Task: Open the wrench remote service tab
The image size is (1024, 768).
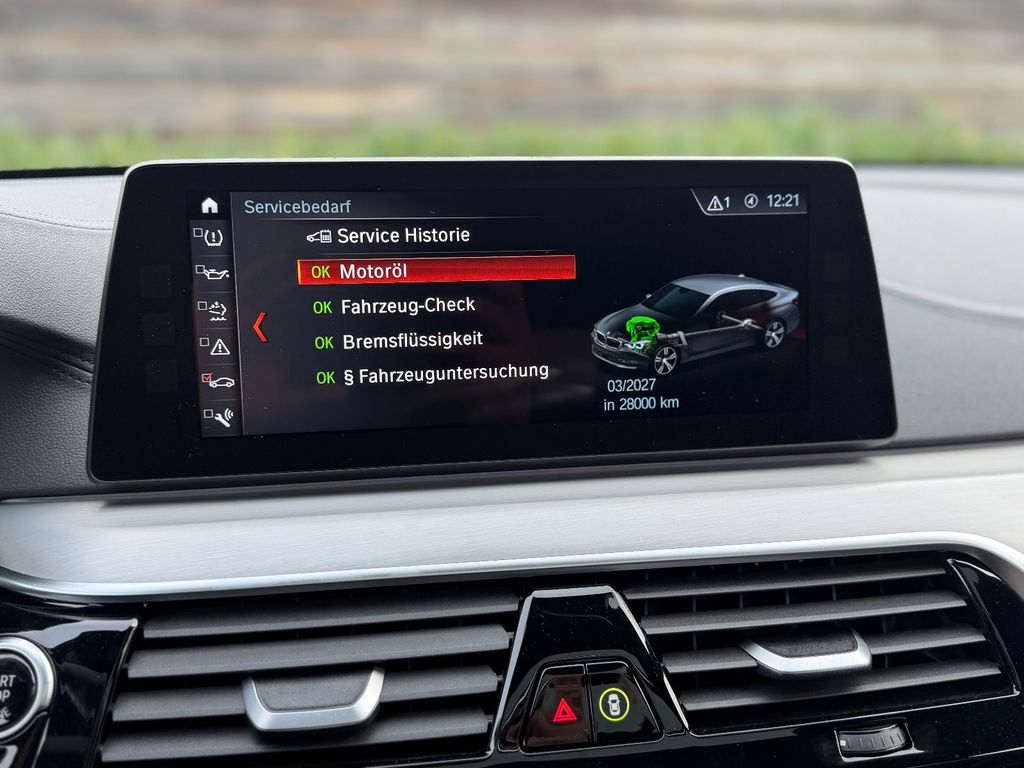Action: [220, 415]
